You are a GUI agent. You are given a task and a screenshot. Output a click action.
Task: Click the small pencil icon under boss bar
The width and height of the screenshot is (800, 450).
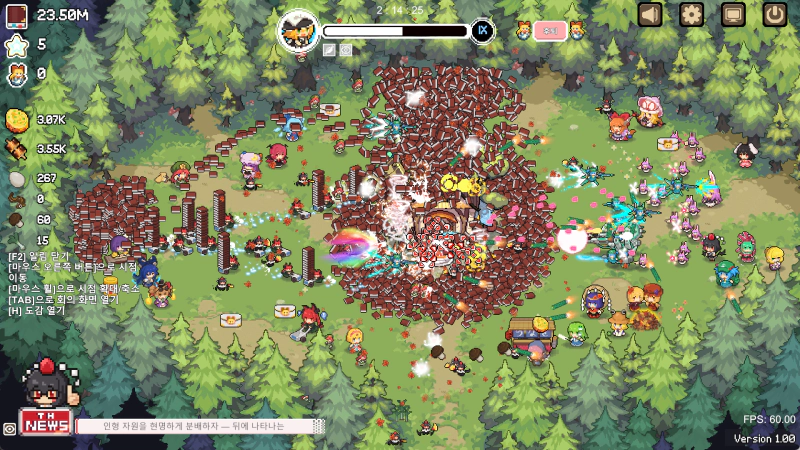(x=329, y=49)
